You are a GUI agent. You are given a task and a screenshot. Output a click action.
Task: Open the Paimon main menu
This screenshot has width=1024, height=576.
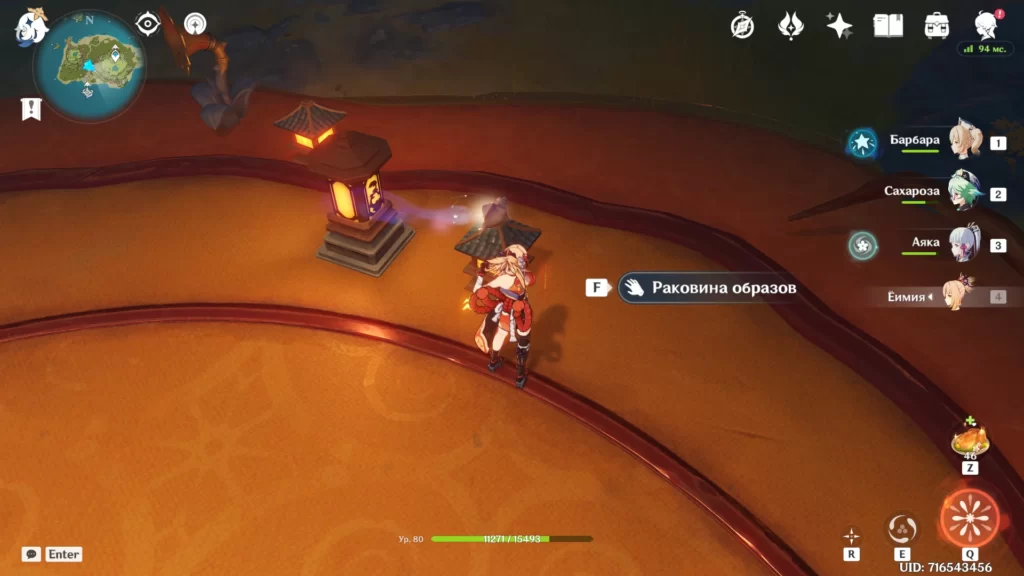[30, 27]
